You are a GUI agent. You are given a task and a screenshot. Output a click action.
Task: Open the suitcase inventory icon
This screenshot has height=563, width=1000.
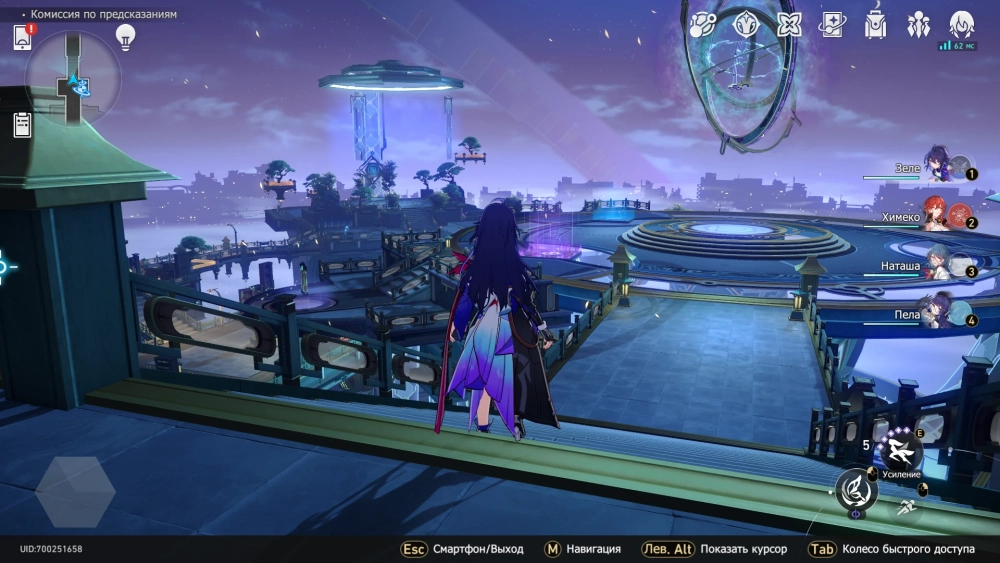(875, 24)
